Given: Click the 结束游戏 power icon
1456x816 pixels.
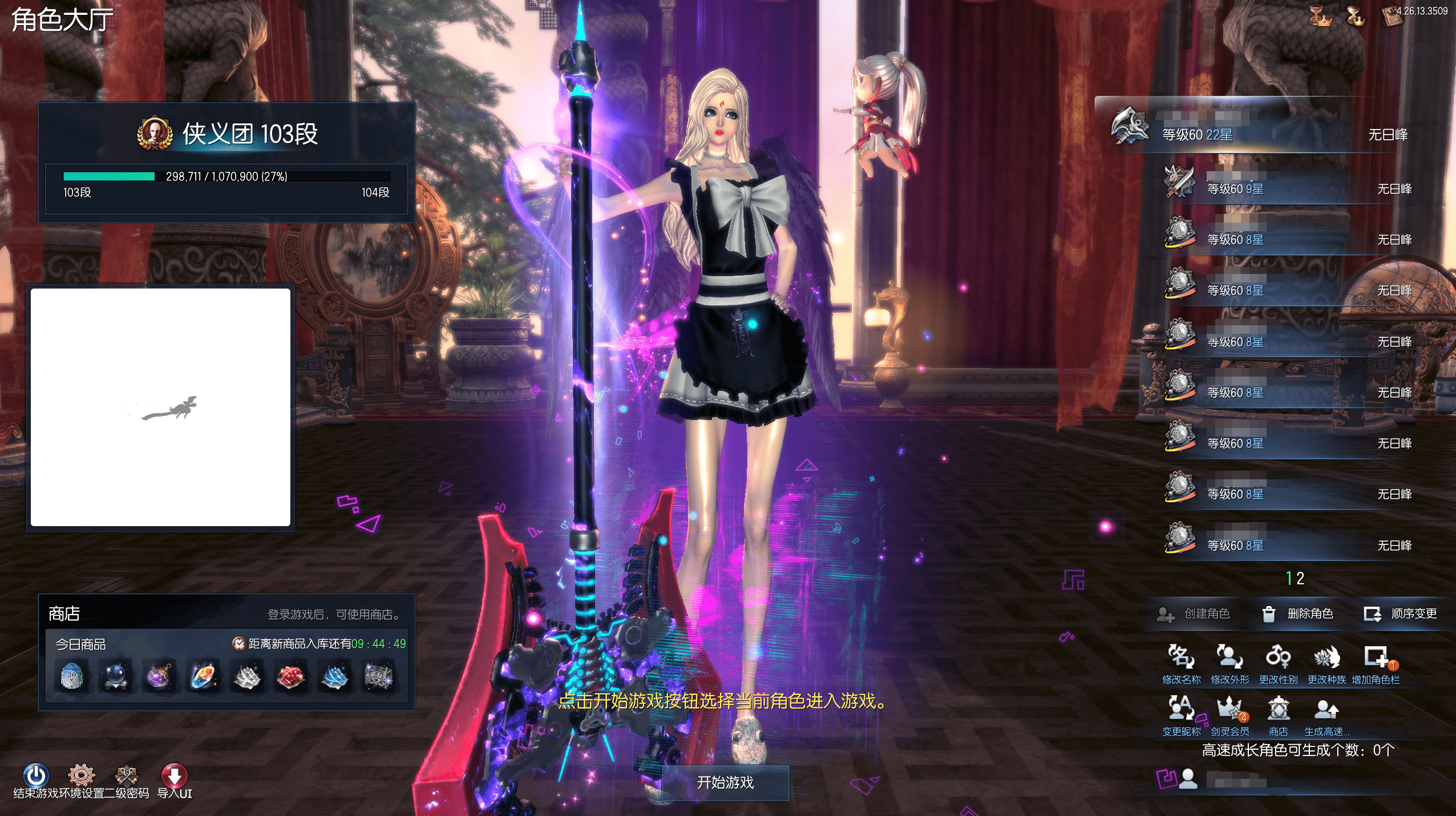Looking at the screenshot, I should (x=35, y=776).
